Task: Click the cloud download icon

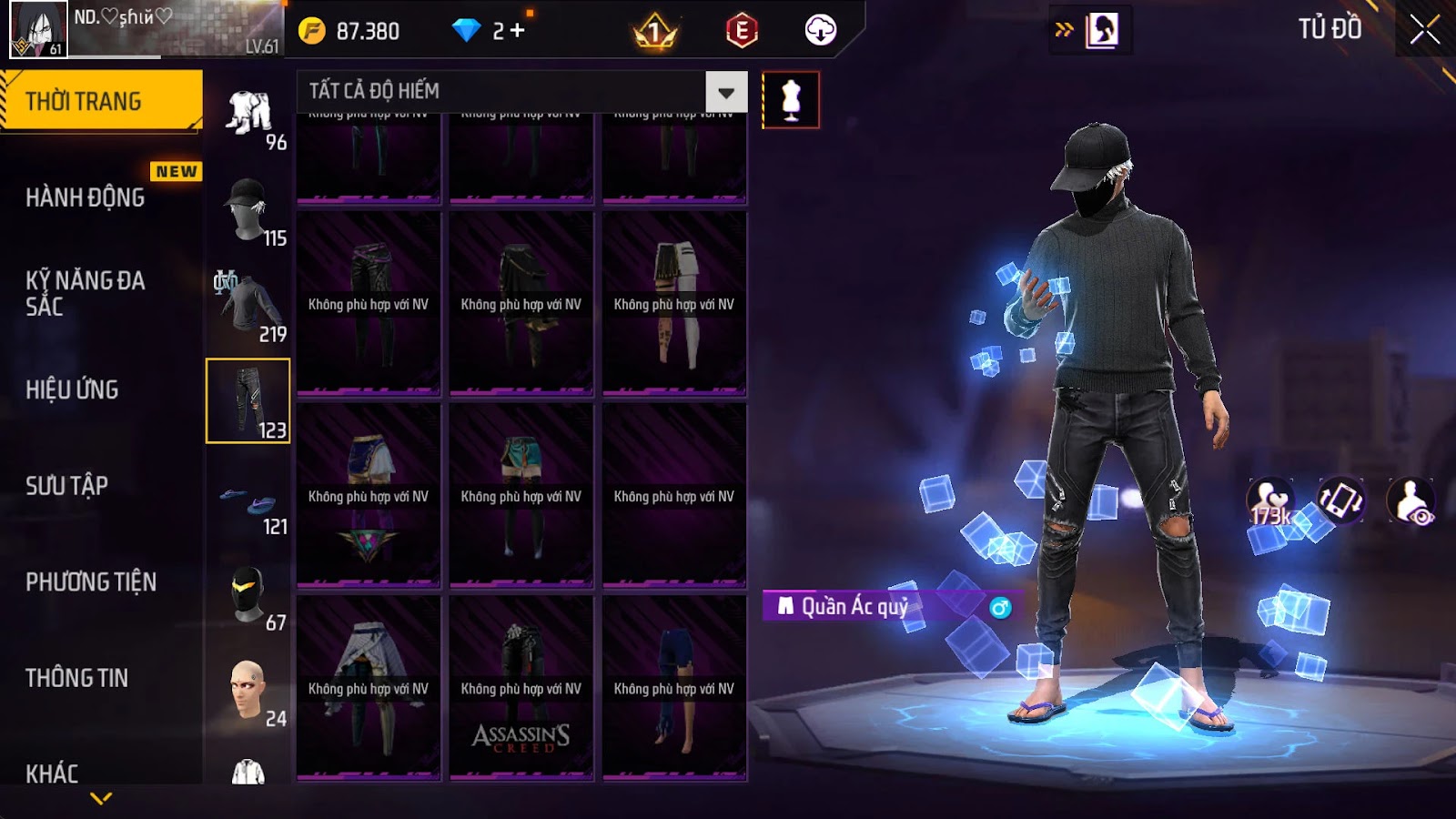Action: [820, 30]
